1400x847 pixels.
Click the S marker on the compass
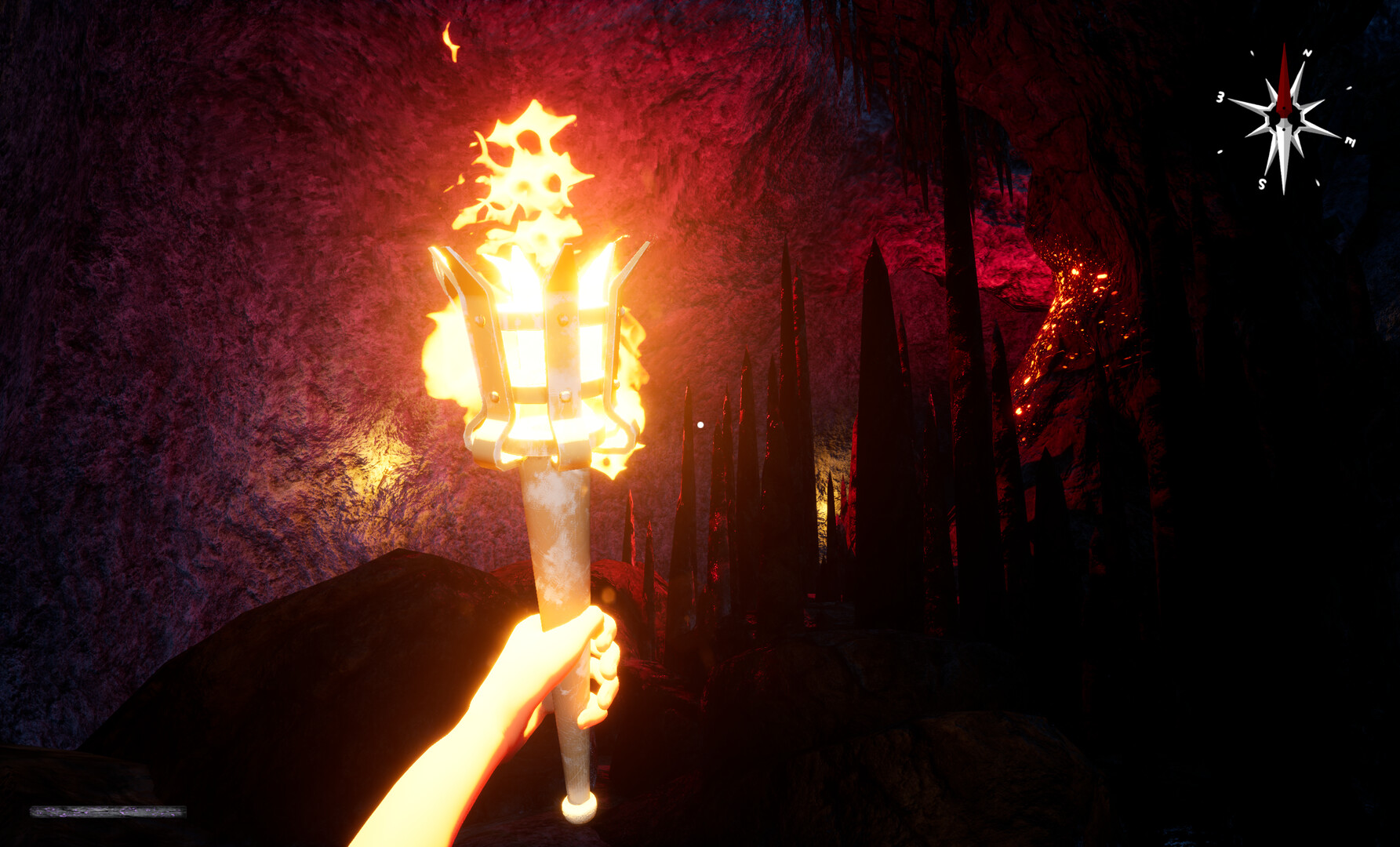pos(1262,183)
